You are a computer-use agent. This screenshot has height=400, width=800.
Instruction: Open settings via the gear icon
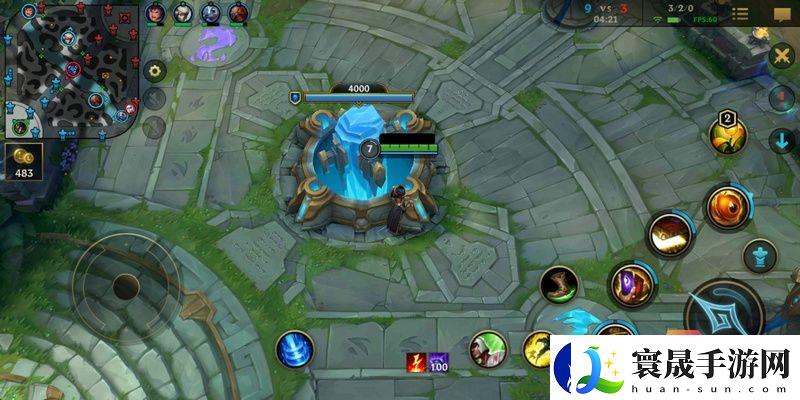154,71
